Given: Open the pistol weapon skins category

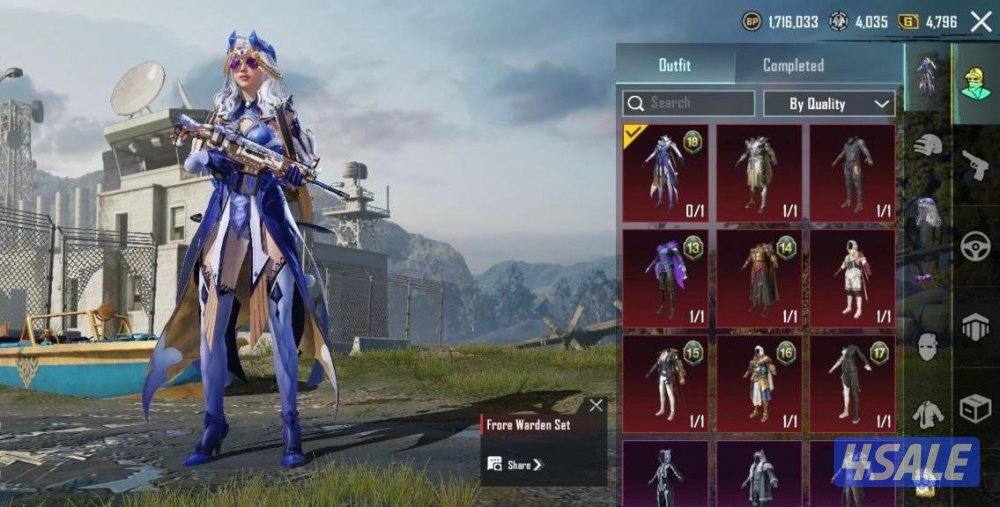Looking at the screenshot, I should 975,166.
